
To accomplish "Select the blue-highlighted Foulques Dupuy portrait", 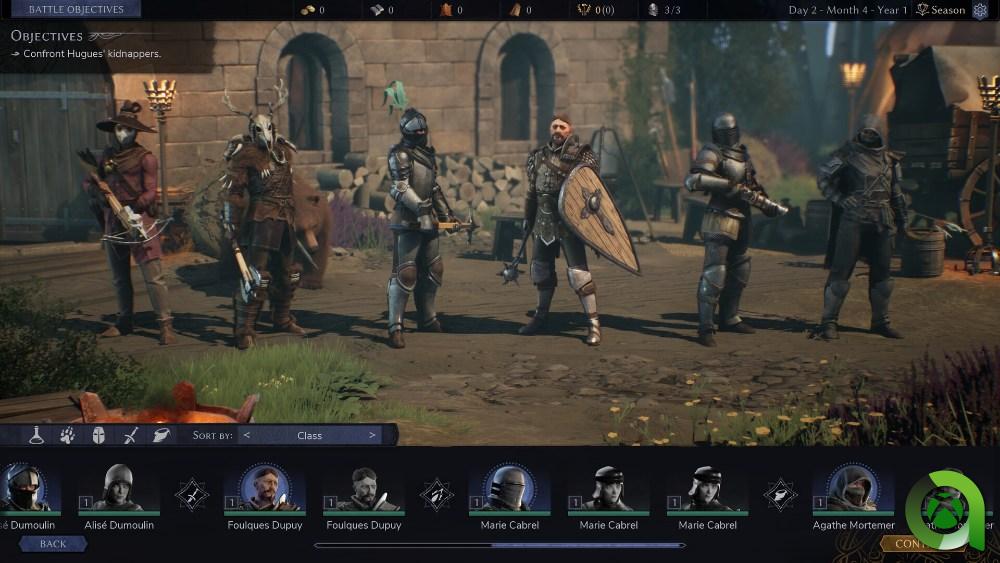I will (x=265, y=490).
